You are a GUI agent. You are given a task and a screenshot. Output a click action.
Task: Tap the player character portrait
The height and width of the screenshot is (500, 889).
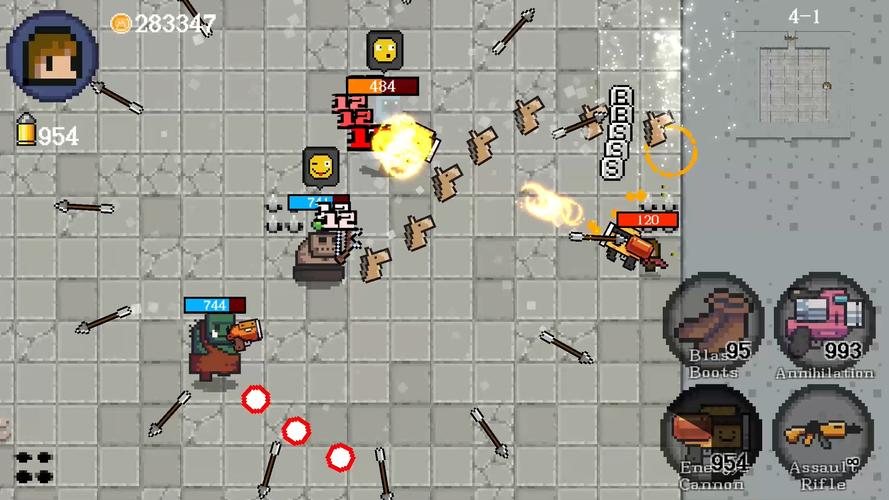coord(52,55)
